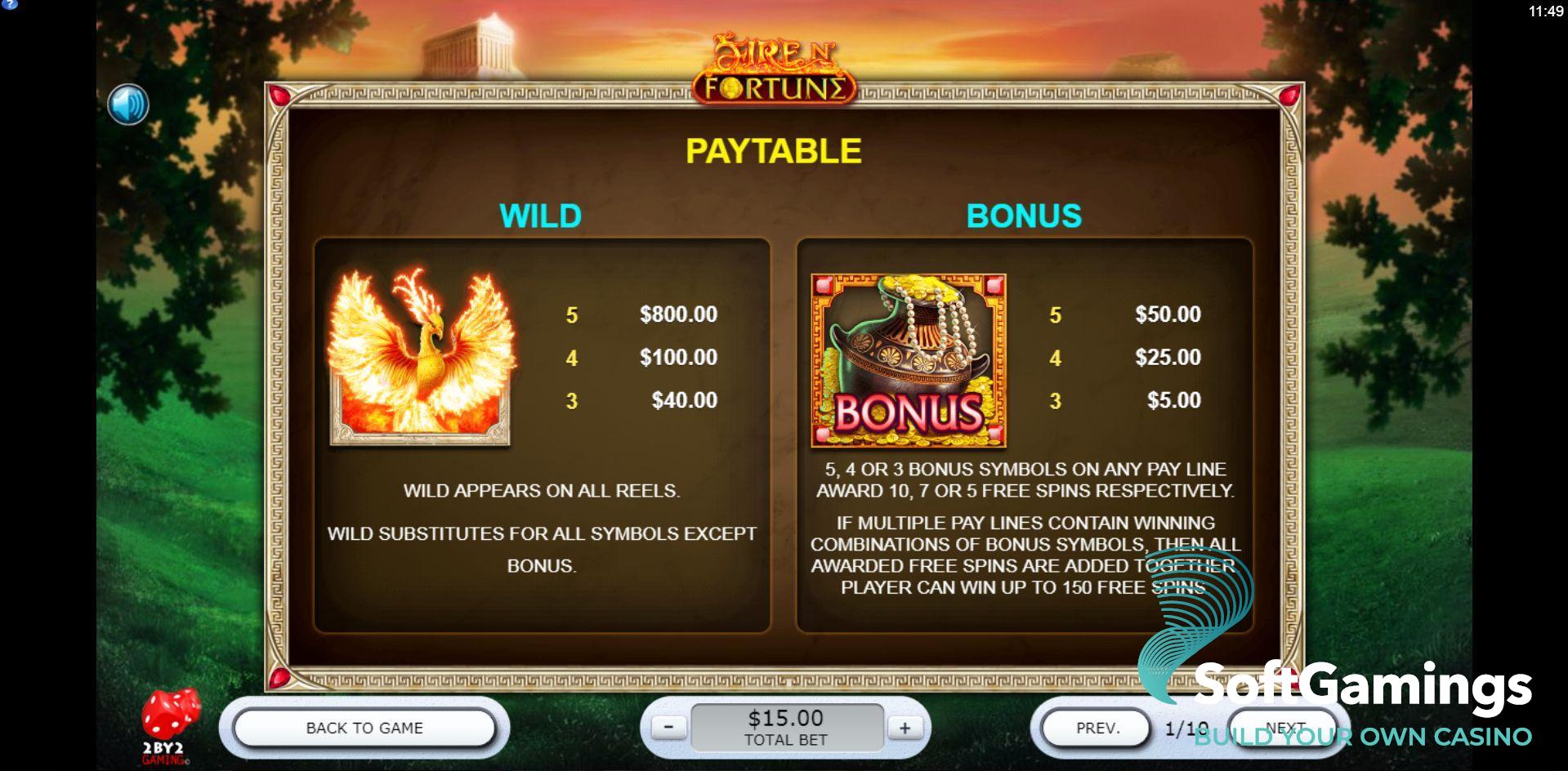Mute the game sound with the speaker icon
Image resolution: width=1568 pixels, height=771 pixels.
(x=127, y=105)
